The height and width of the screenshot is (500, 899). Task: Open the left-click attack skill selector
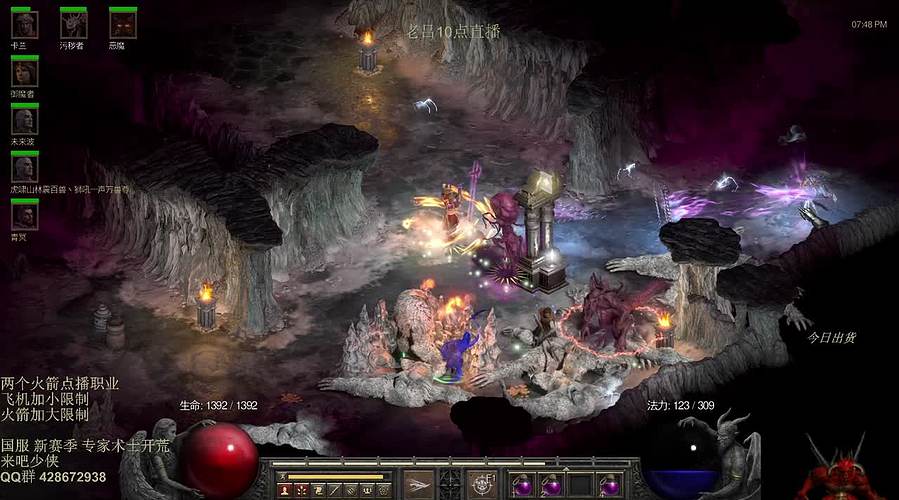(419, 484)
